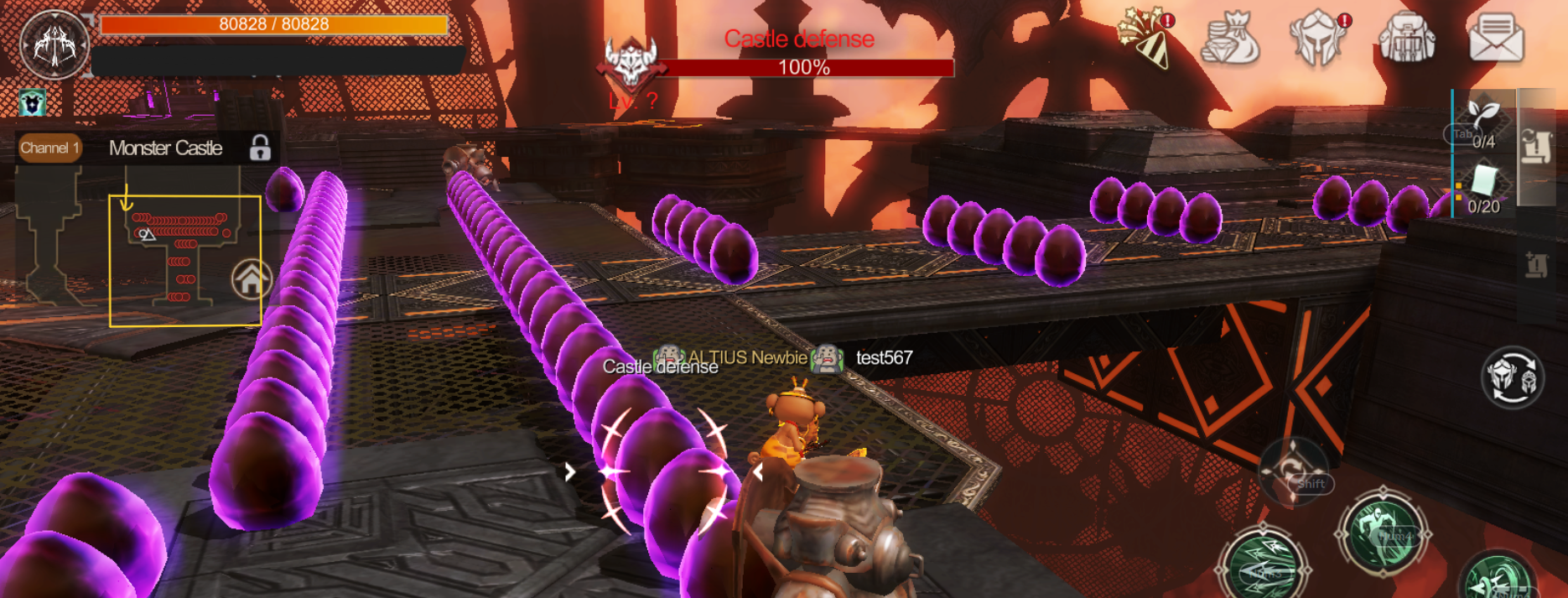
Task: Open the character class emblem portrait
Action: point(55,44)
